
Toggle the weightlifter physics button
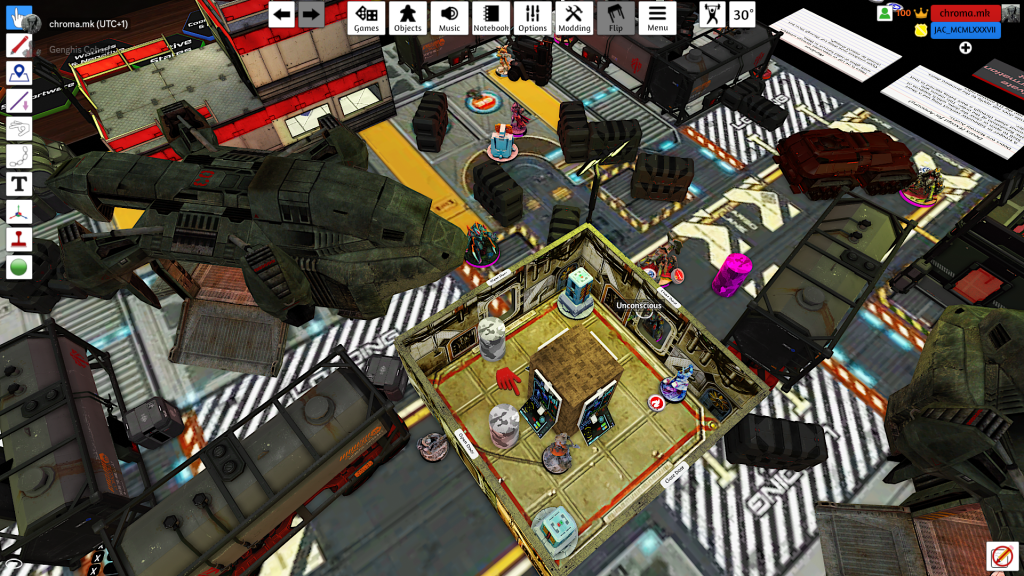pyautogui.click(x=712, y=14)
